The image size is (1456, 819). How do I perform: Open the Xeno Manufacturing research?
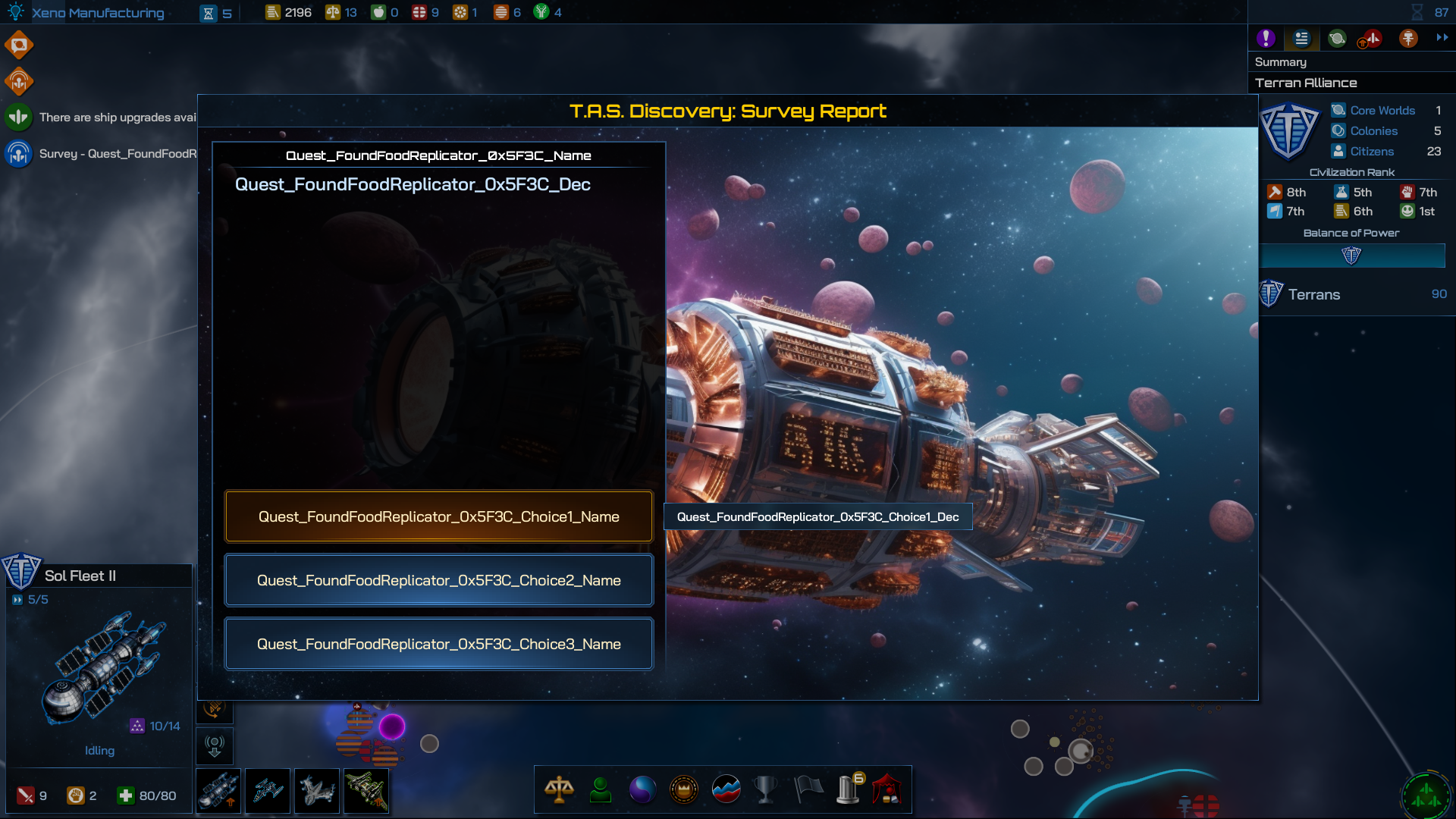97,13
